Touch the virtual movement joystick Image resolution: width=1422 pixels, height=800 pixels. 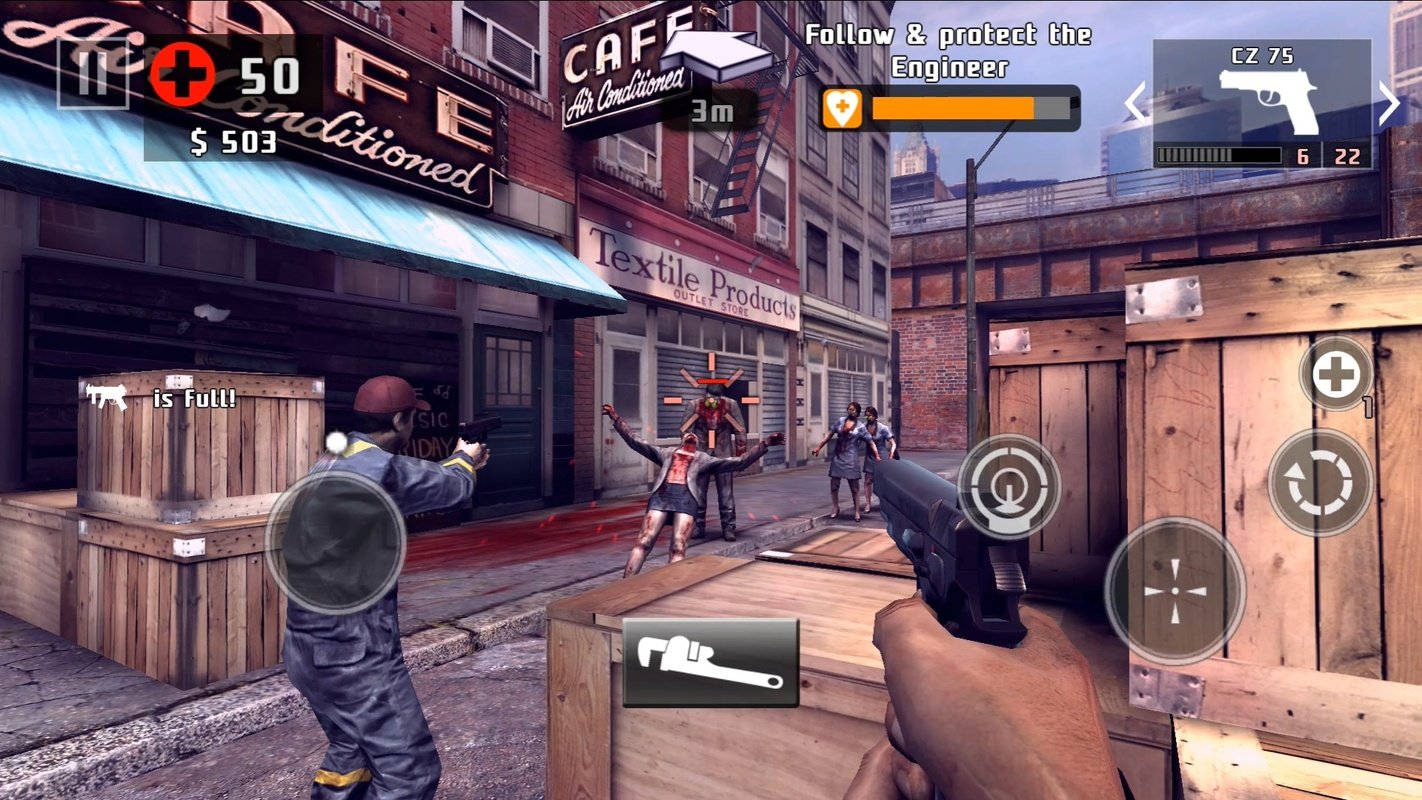click(x=335, y=541)
